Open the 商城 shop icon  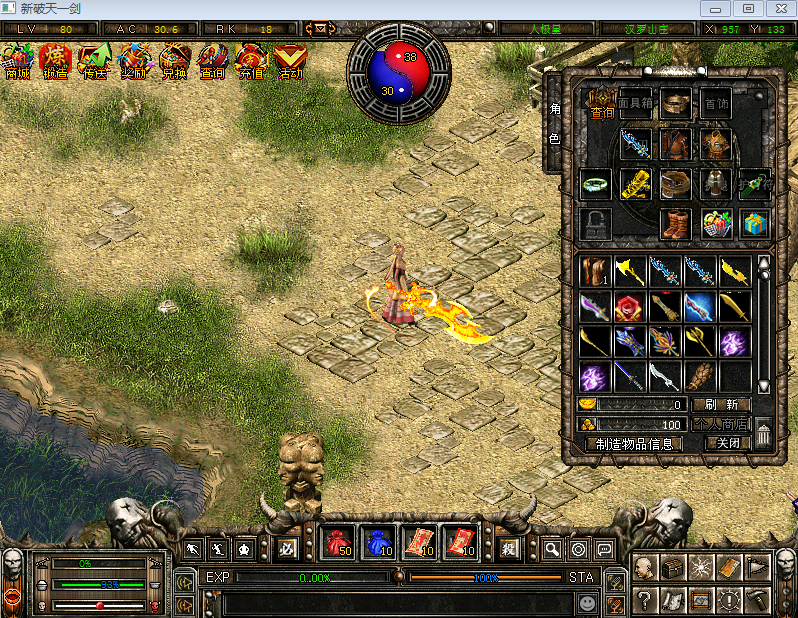tap(17, 61)
